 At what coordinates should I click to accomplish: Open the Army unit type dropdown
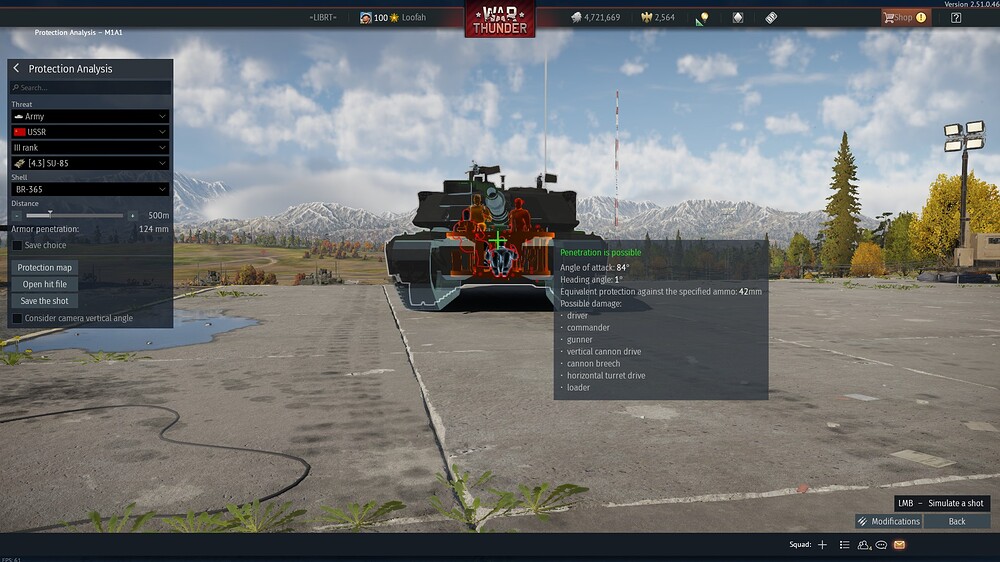[x=90, y=117]
